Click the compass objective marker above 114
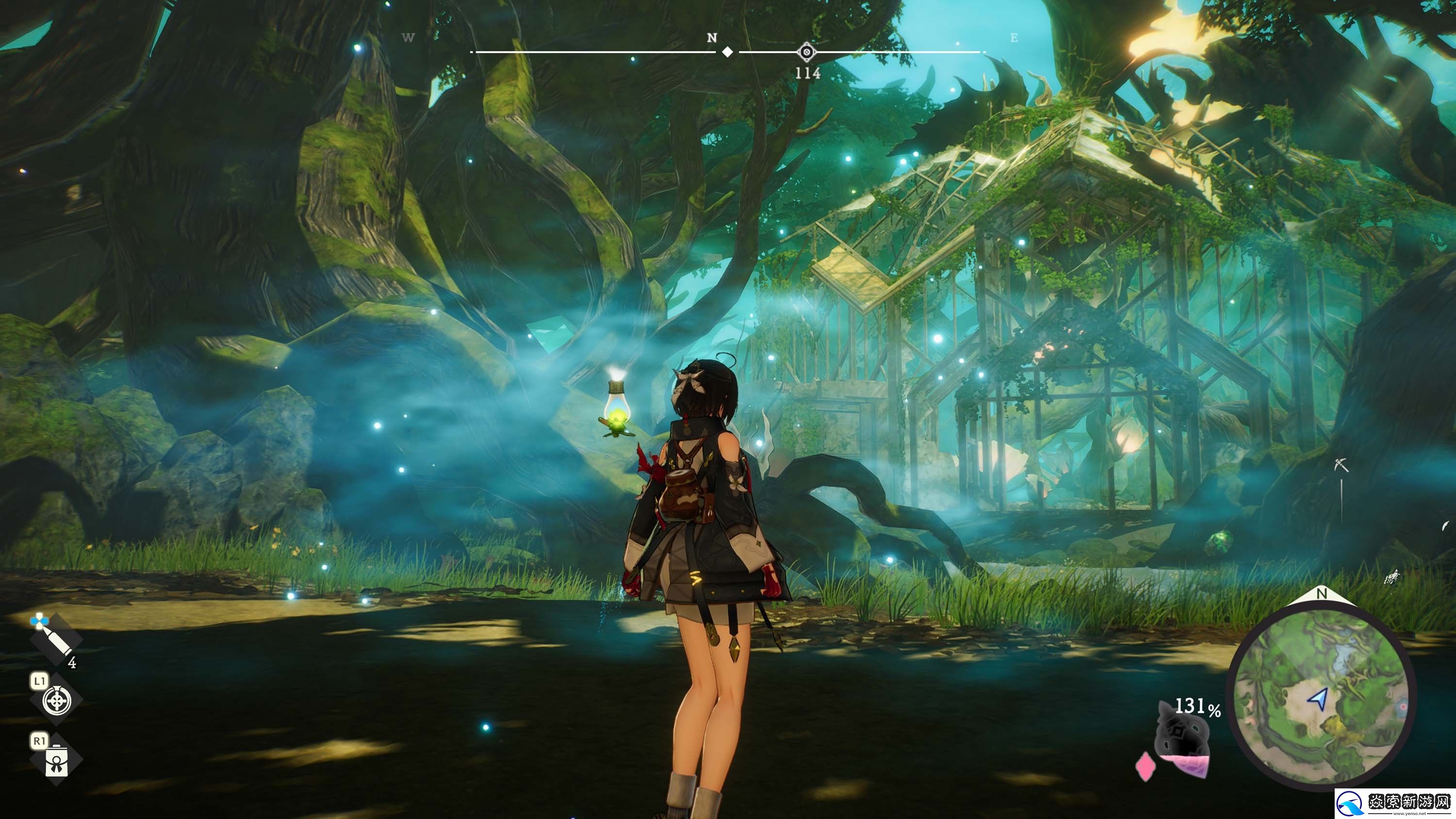This screenshot has width=1456, height=819. 807,52
